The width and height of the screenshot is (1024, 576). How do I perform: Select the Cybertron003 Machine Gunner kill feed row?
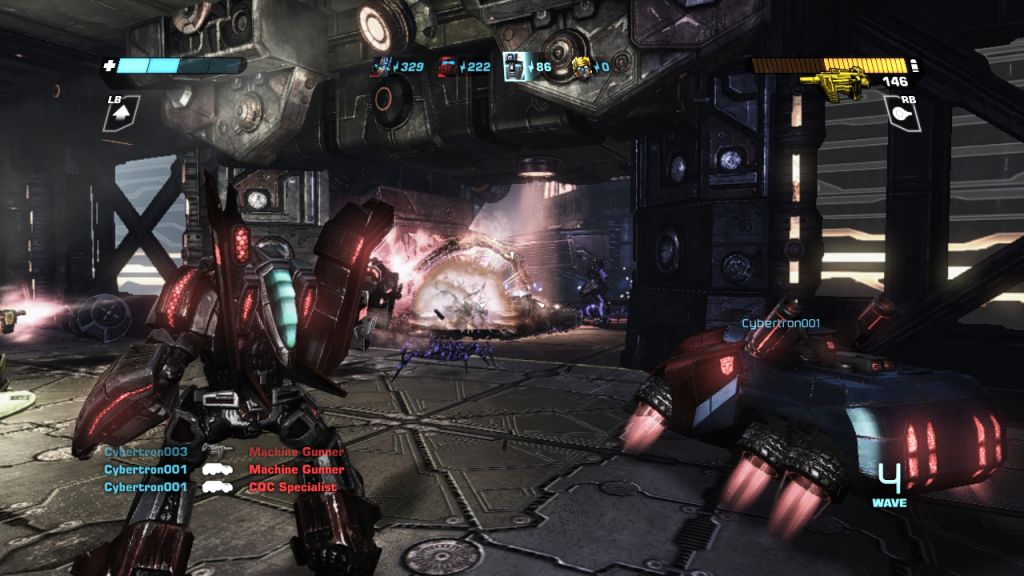click(223, 452)
